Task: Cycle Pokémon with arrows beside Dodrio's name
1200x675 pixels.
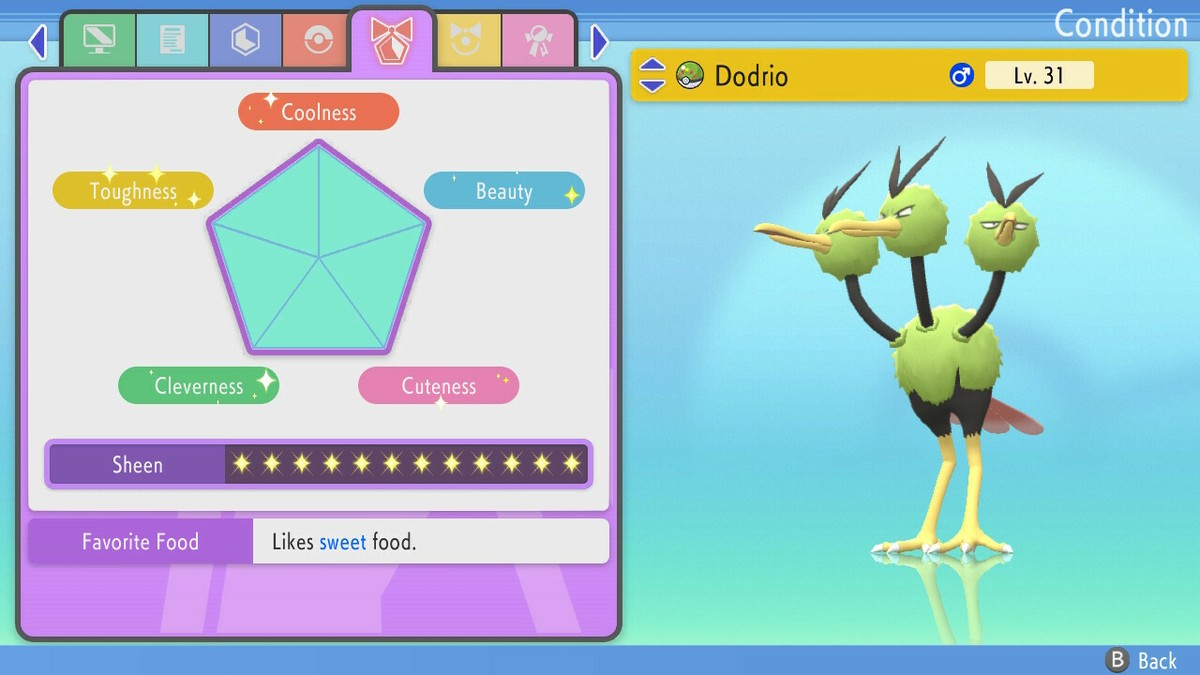Action: [x=652, y=75]
